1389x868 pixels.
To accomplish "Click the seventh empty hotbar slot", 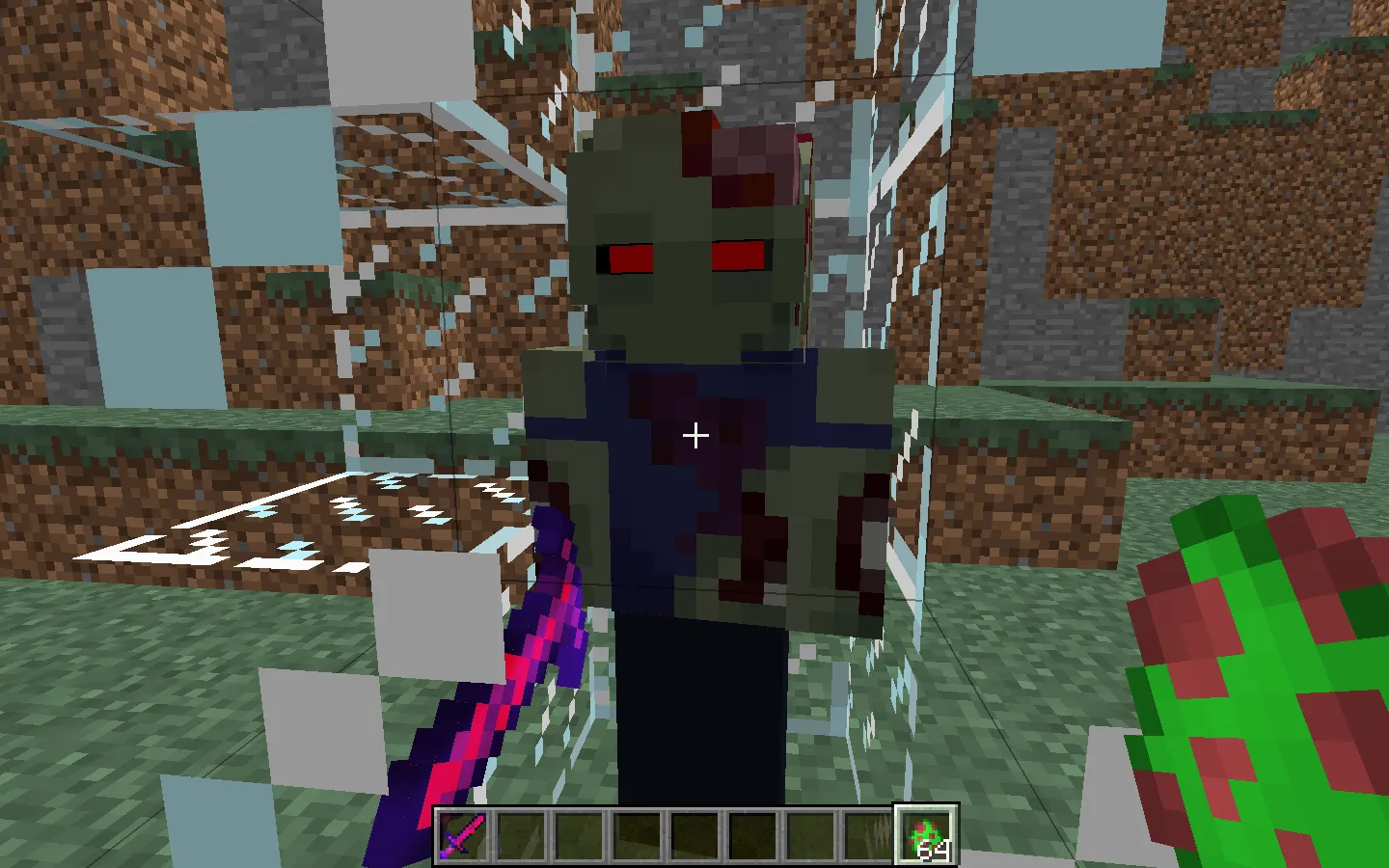I will (810, 835).
